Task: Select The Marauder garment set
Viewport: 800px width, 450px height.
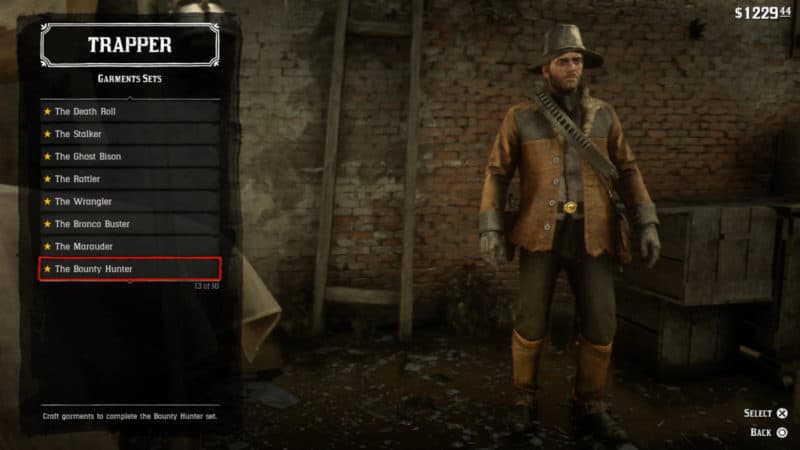Action: [x=129, y=246]
